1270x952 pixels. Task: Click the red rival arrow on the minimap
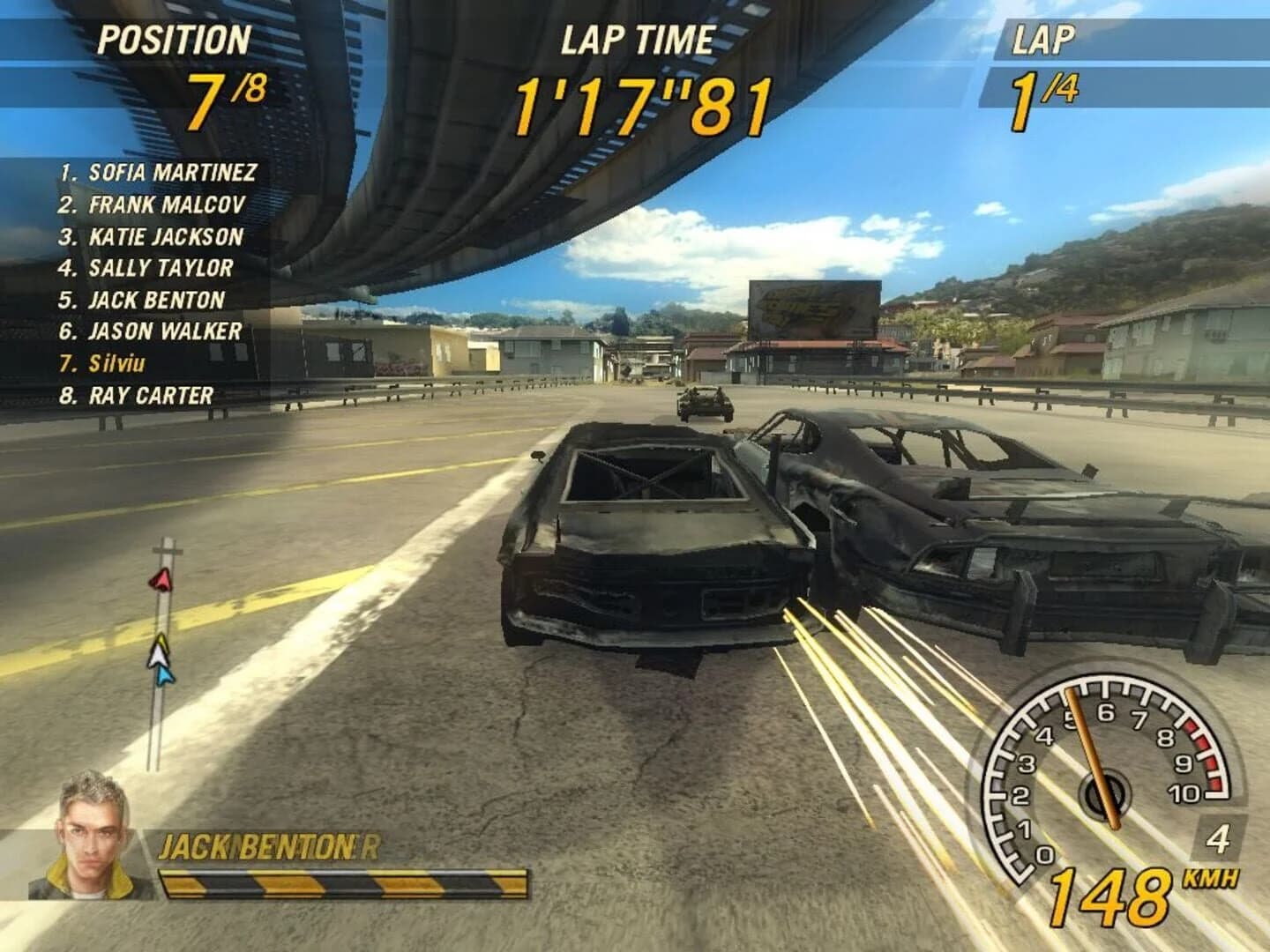point(162,580)
